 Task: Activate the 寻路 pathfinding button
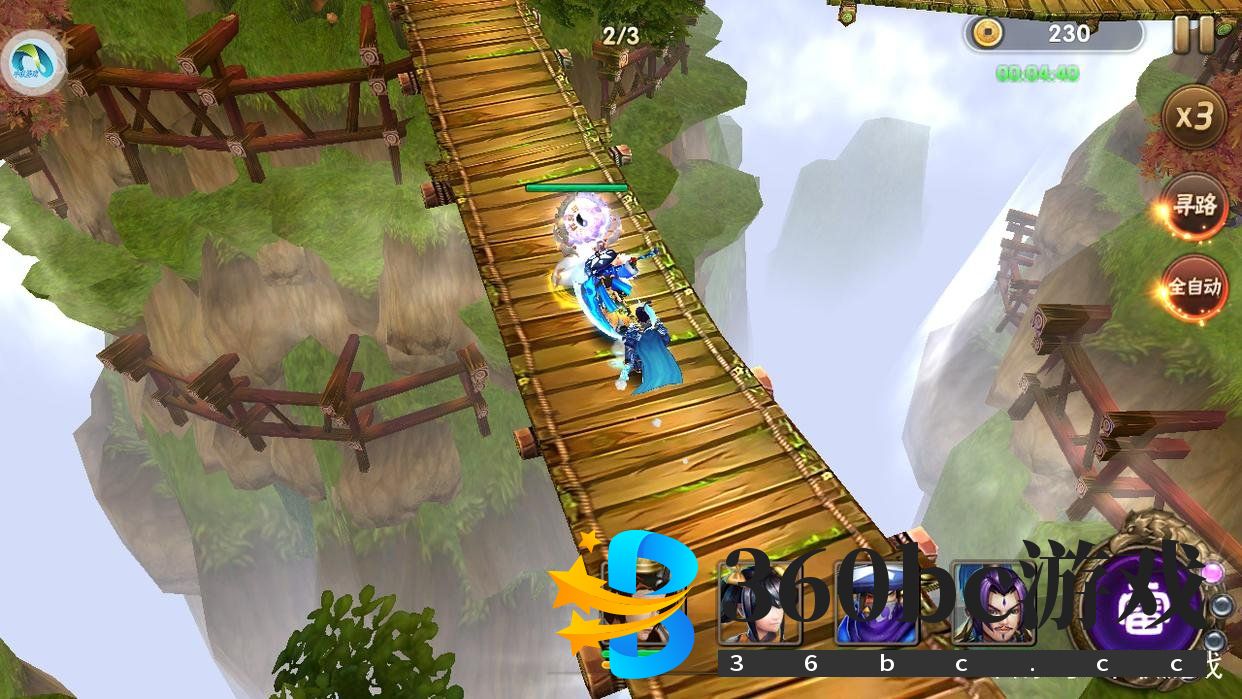[x=1194, y=206]
